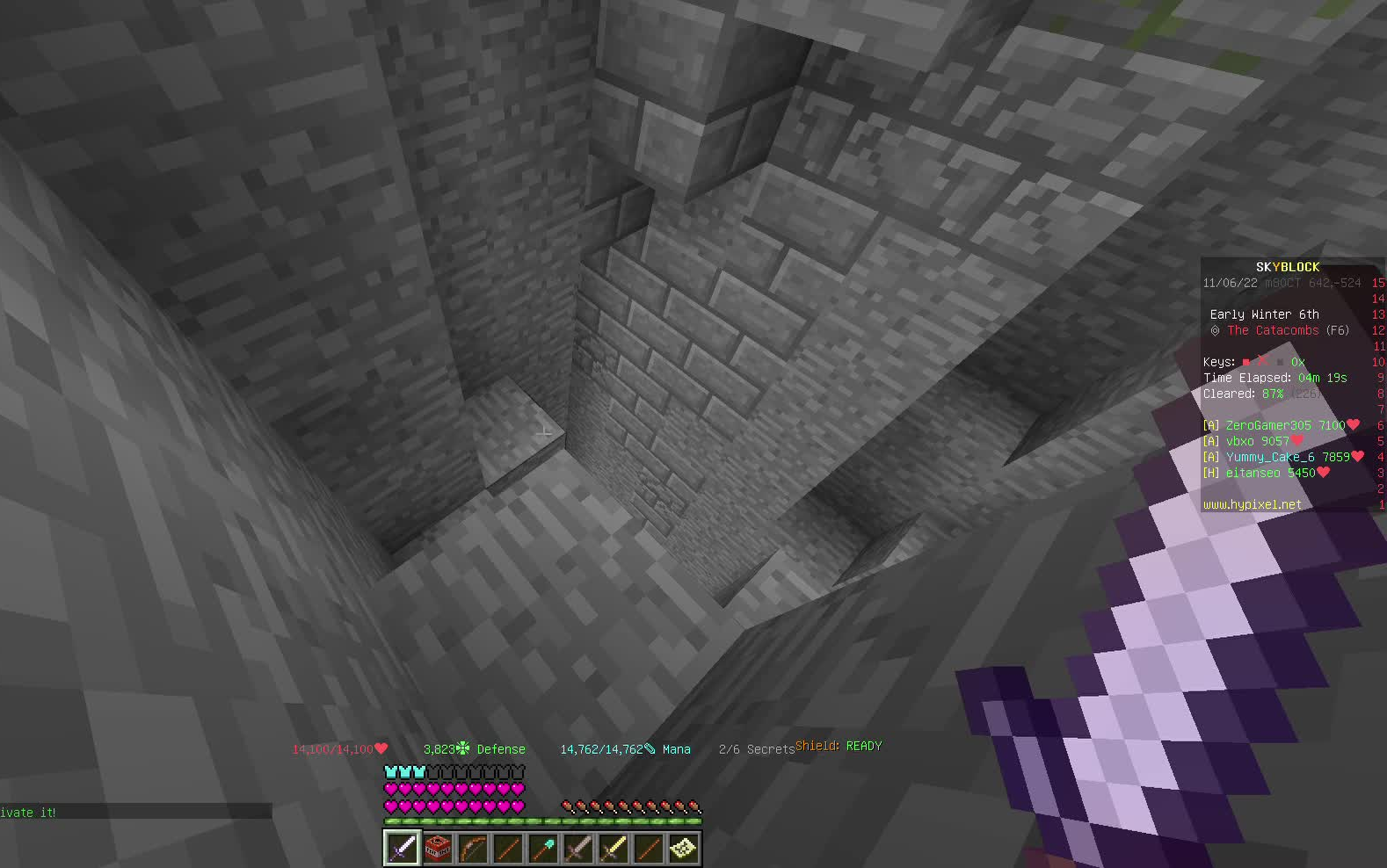Image resolution: width=1387 pixels, height=868 pixels.
Task: Click the green experience bar above the hotbar
Action: (x=542, y=819)
